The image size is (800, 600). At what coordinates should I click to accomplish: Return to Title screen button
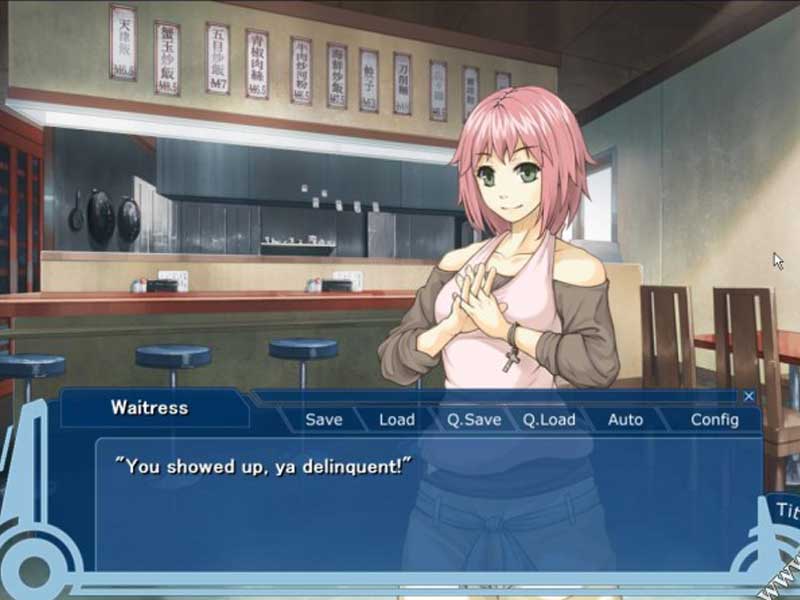(785, 511)
